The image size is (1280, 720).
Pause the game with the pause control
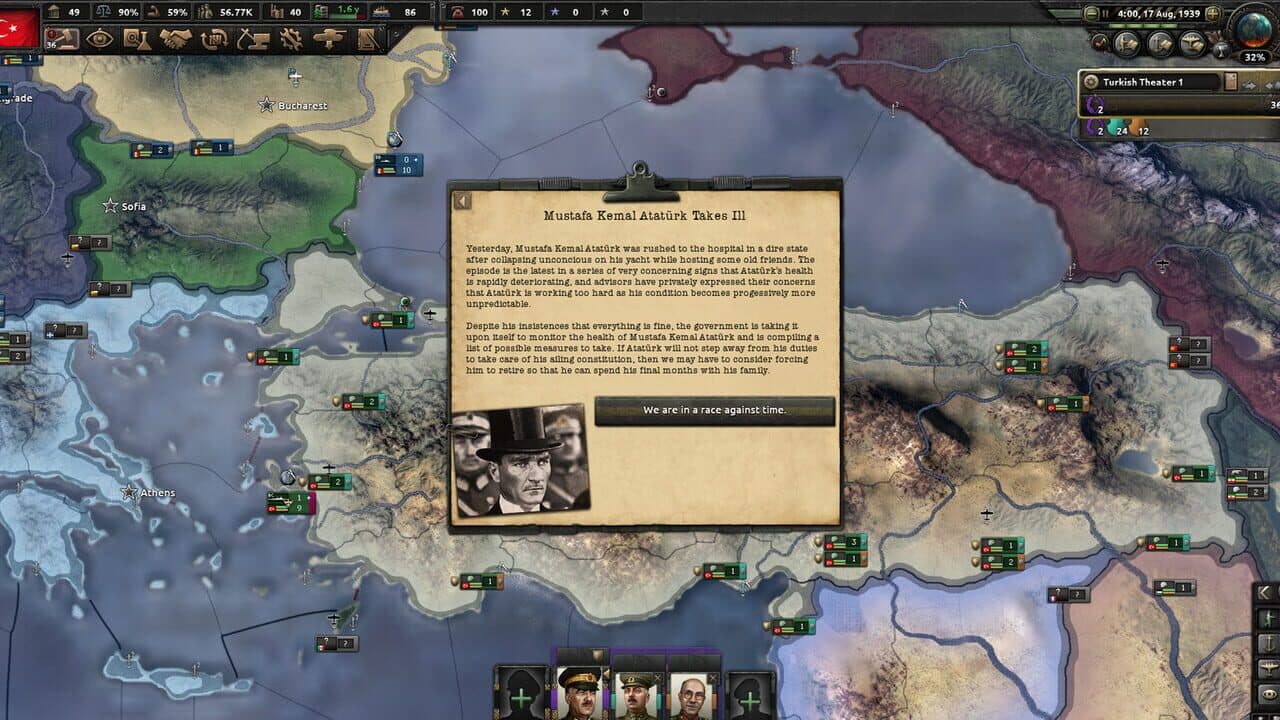tap(1106, 13)
